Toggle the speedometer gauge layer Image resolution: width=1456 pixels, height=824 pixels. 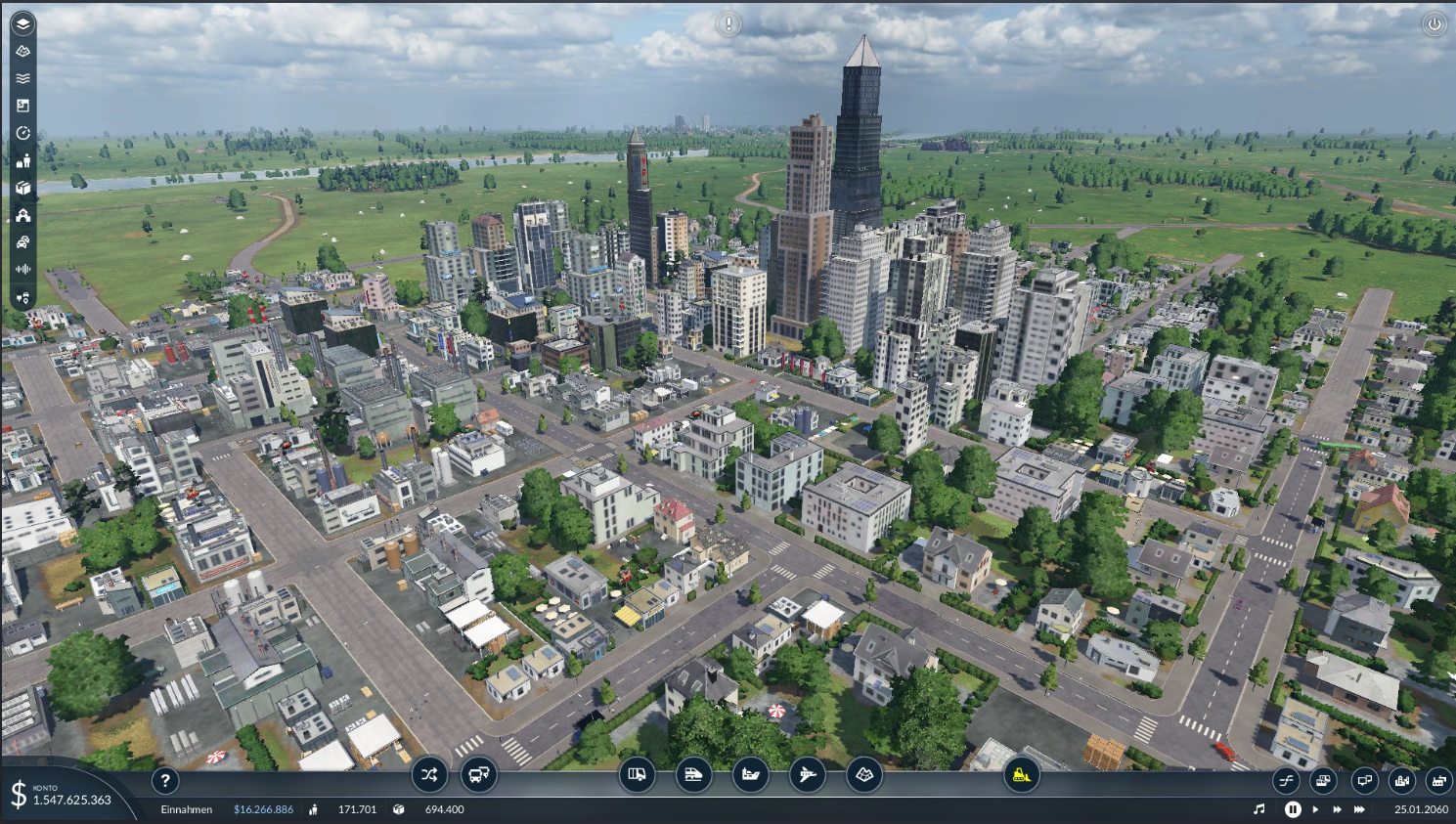pos(23,133)
